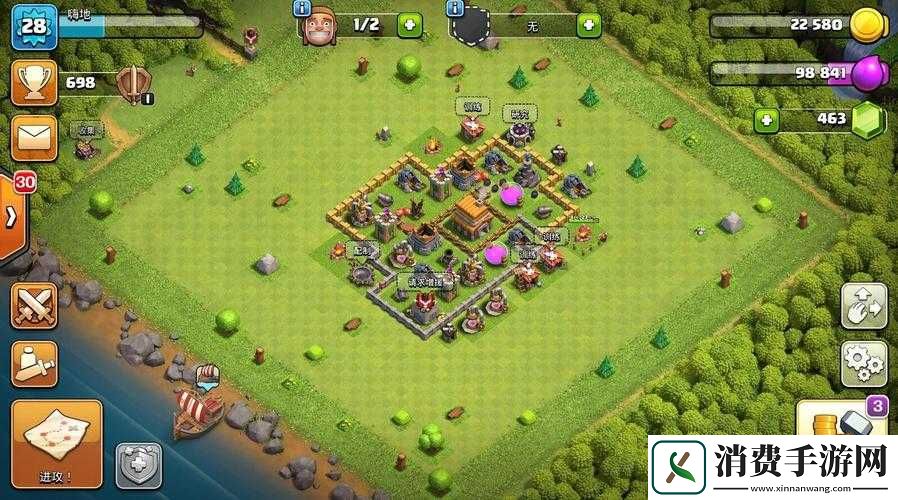
Task: Open the mail inbox envelope
Action: [x=33, y=136]
